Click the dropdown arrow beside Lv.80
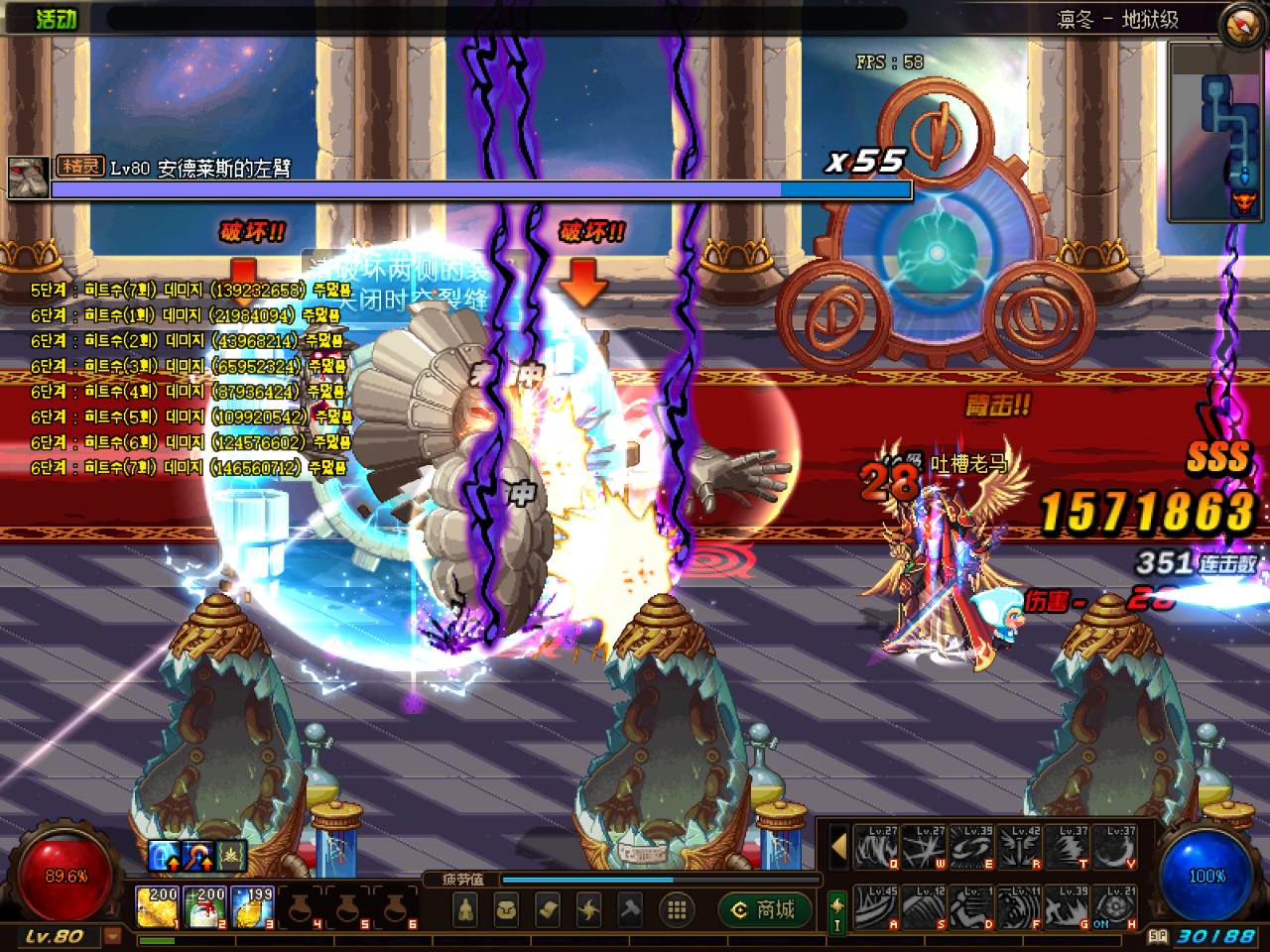This screenshot has height=952, width=1270. point(113,936)
